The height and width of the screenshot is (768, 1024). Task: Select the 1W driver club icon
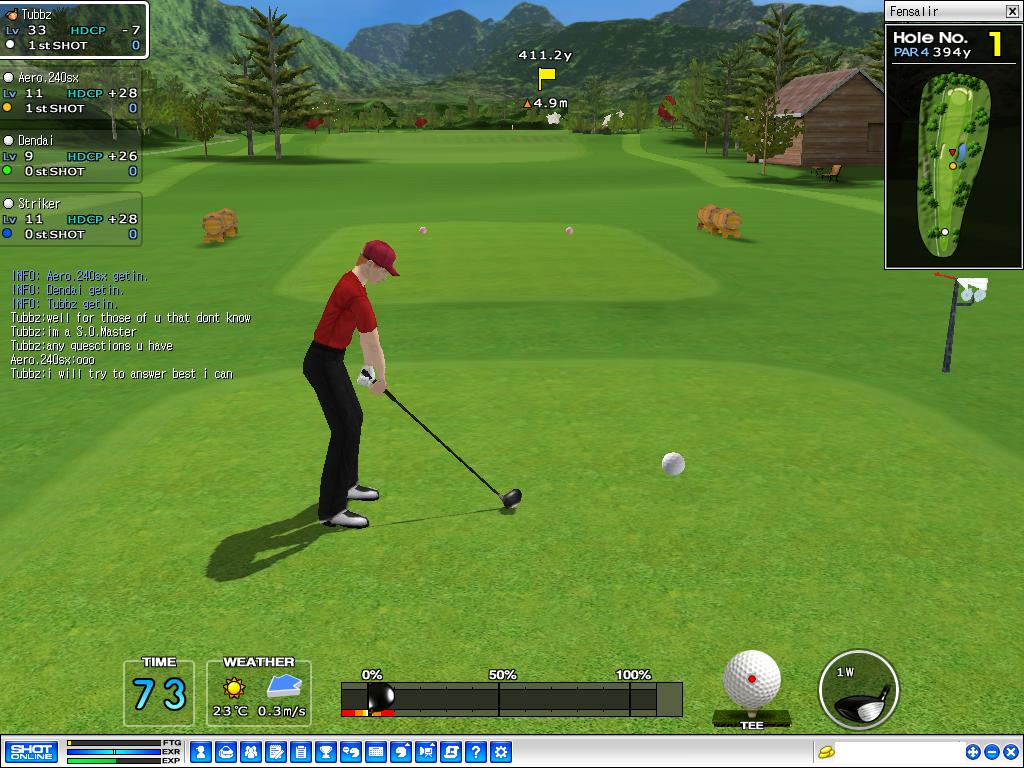tap(858, 690)
